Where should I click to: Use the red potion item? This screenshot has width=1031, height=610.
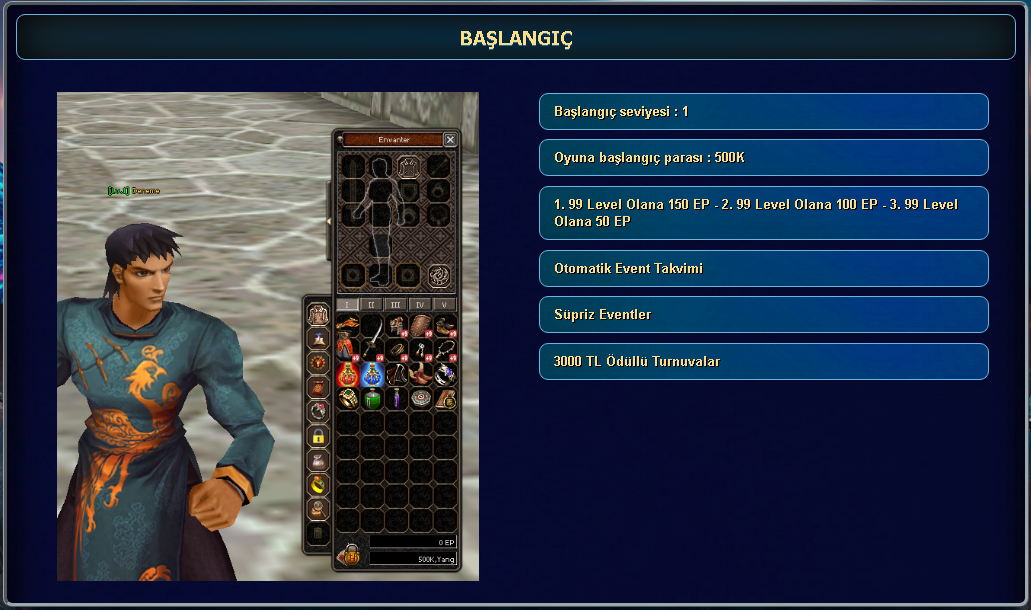point(348,374)
